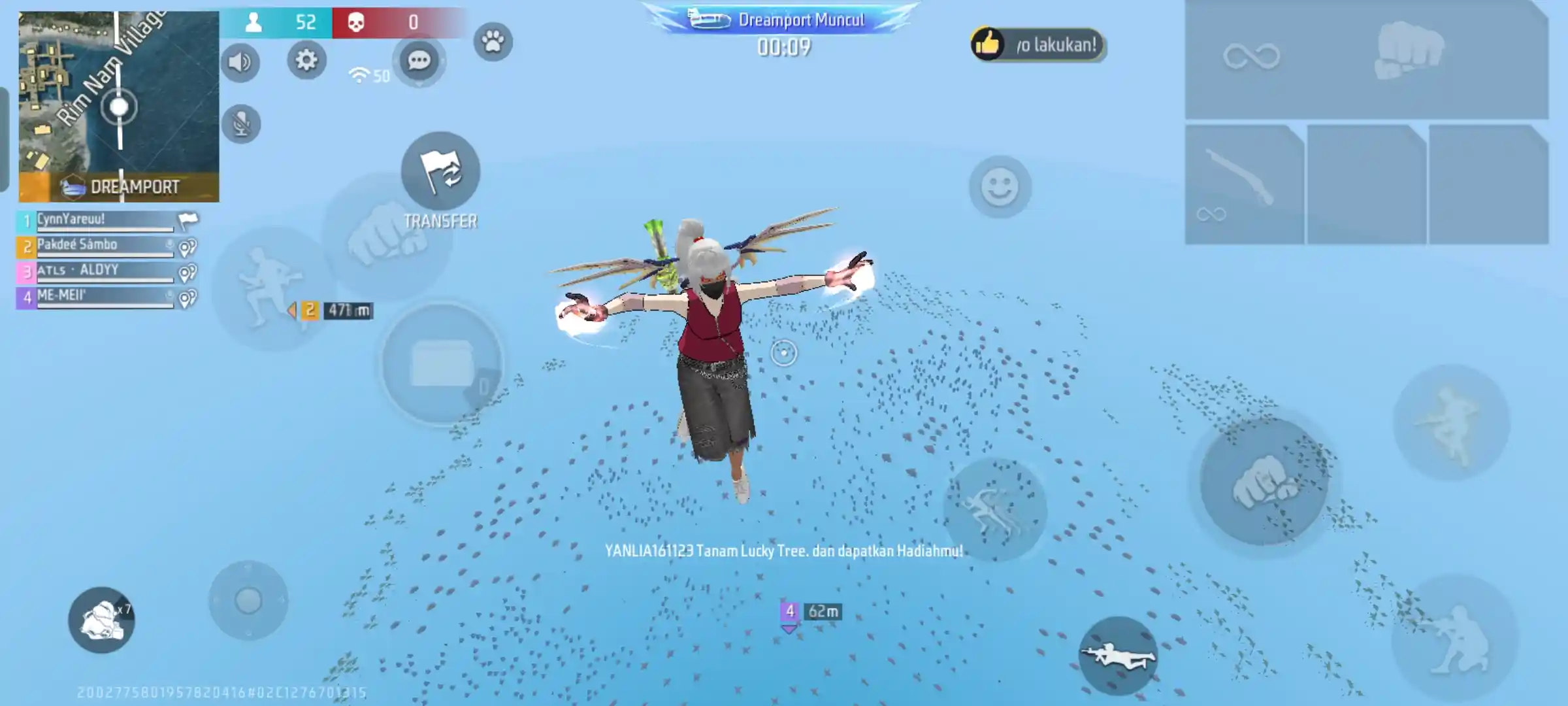Screen dimensions: 1568x706
Task: Activate the Transfer flag button
Action: 440,172
